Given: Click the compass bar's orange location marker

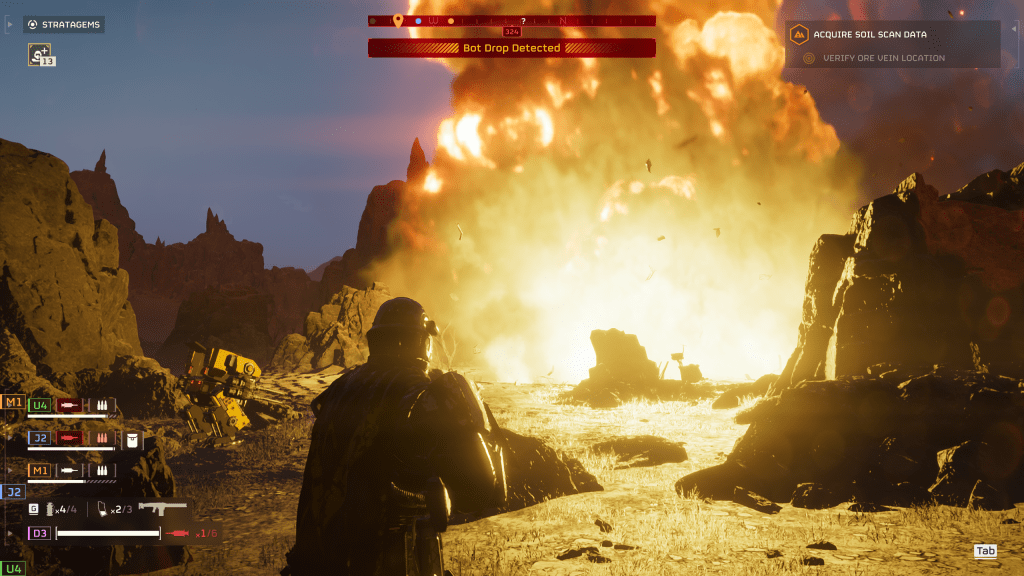Looking at the screenshot, I should pyautogui.click(x=397, y=20).
